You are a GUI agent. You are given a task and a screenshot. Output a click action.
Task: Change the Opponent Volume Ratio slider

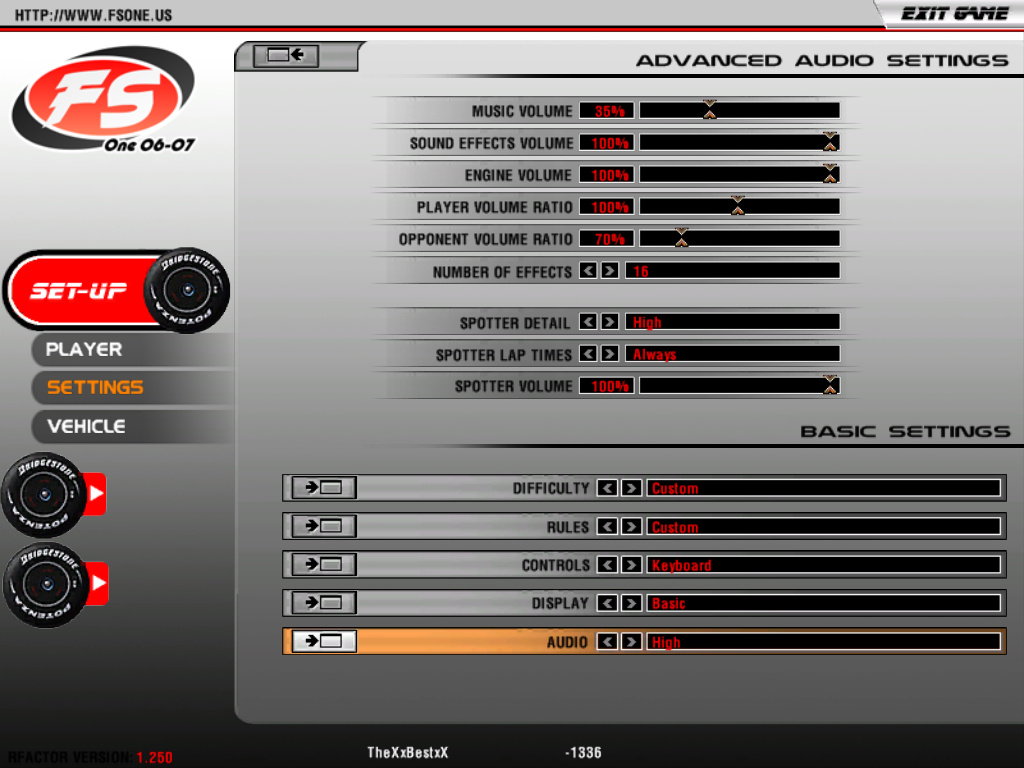[739, 238]
